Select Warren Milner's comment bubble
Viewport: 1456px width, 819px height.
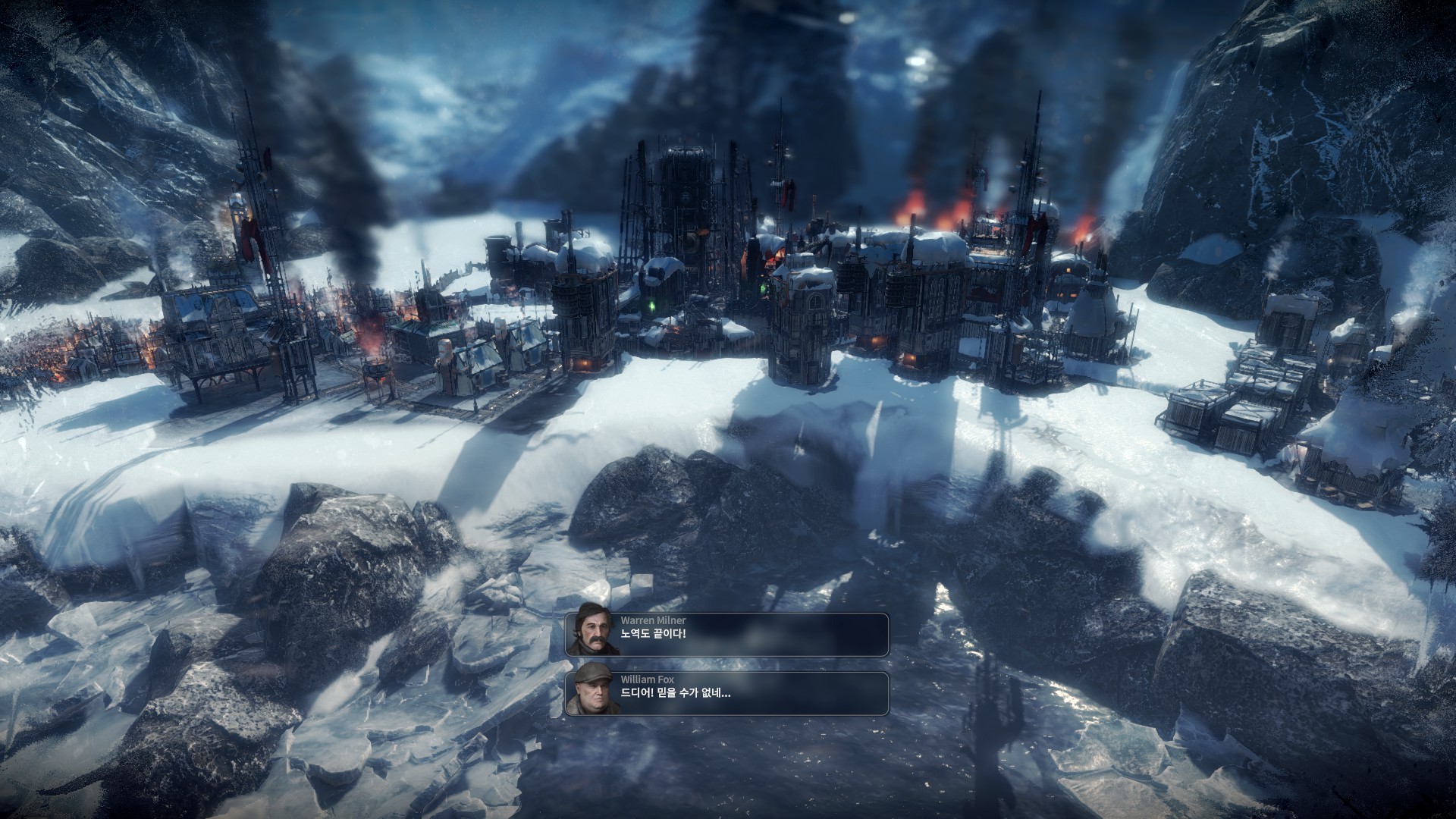pyautogui.click(x=726, y=634)
